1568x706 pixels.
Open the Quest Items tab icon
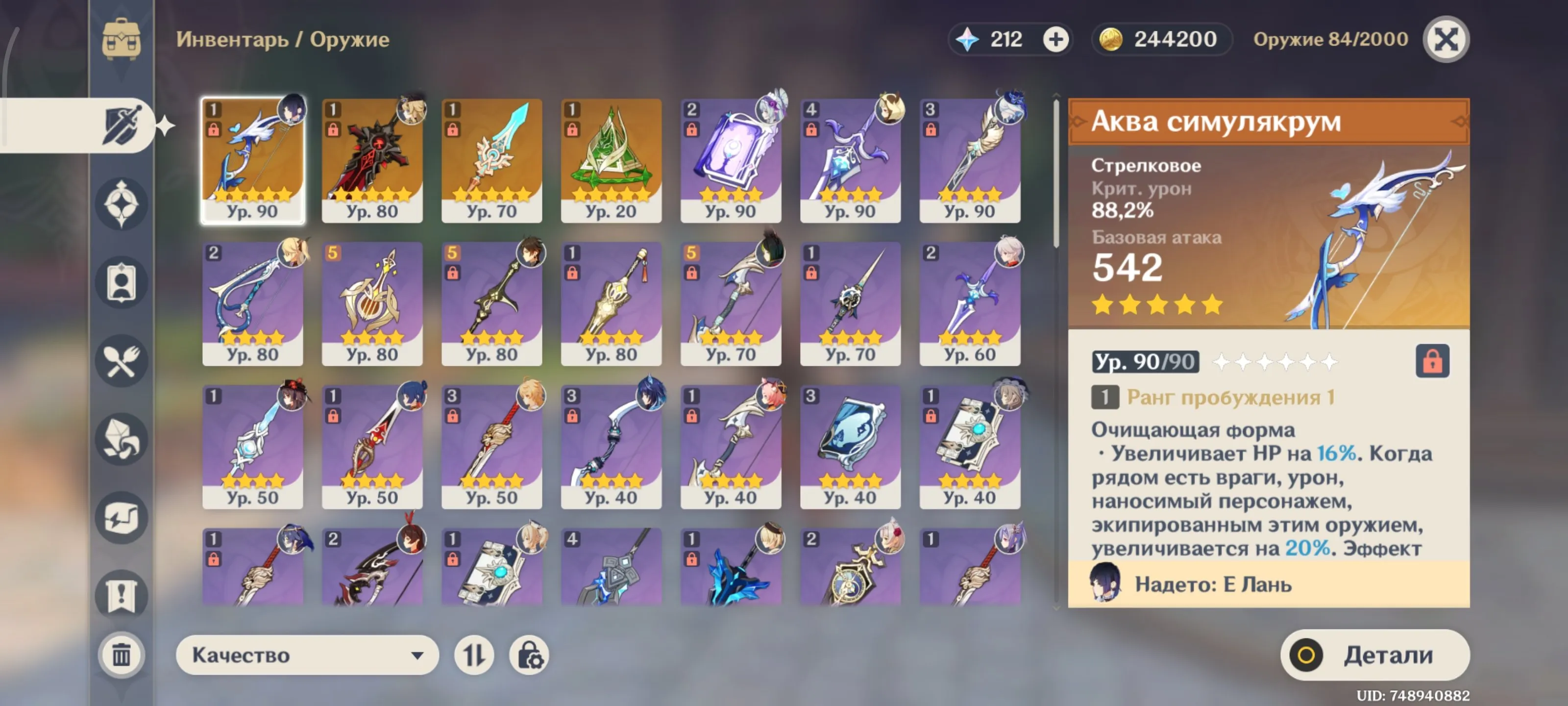click(x=121, y=596)
